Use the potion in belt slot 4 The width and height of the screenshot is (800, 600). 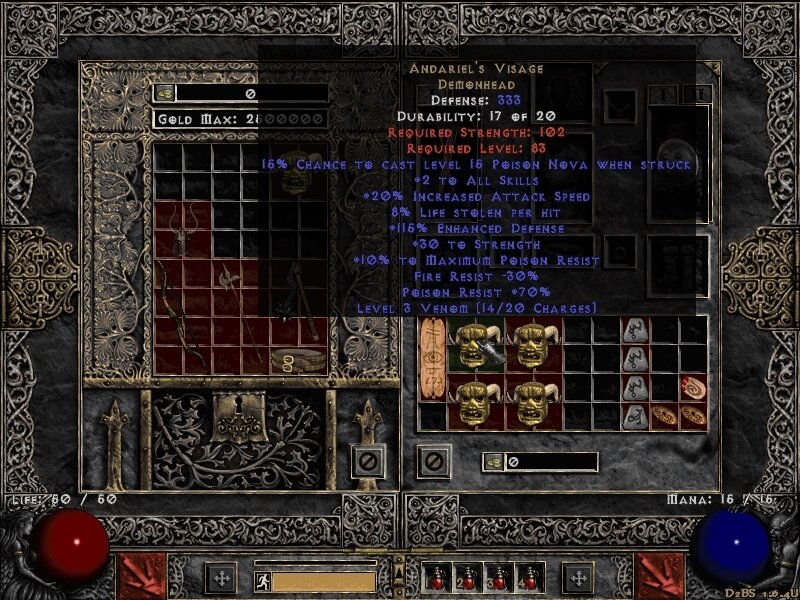[527, 577]
